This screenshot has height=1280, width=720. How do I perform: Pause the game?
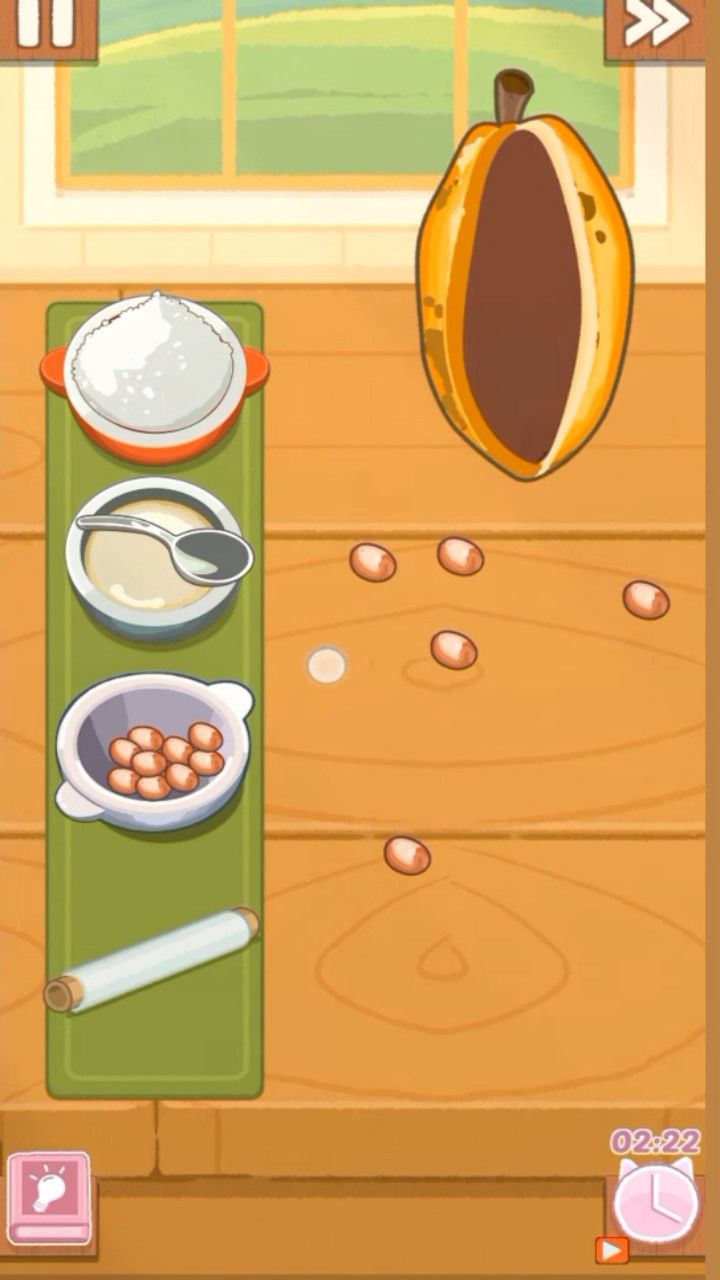click(44, 24)
